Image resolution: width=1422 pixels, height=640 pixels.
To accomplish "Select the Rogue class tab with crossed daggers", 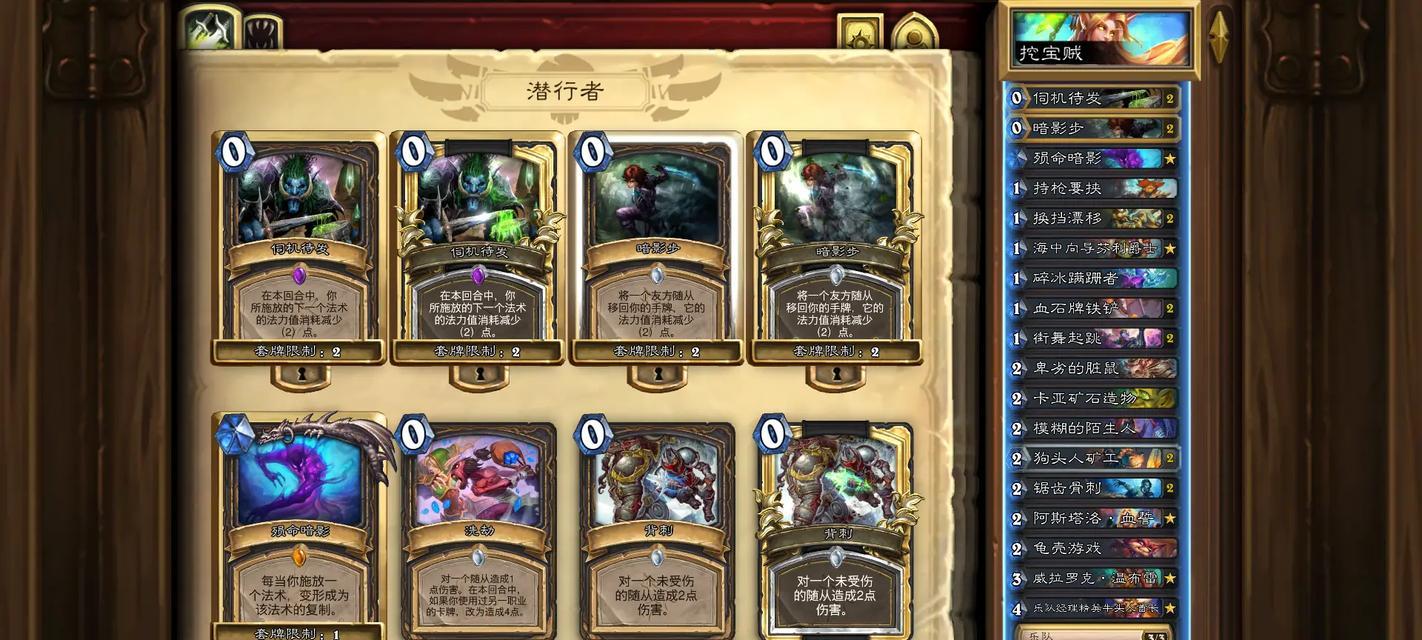I will pos(210,28).
